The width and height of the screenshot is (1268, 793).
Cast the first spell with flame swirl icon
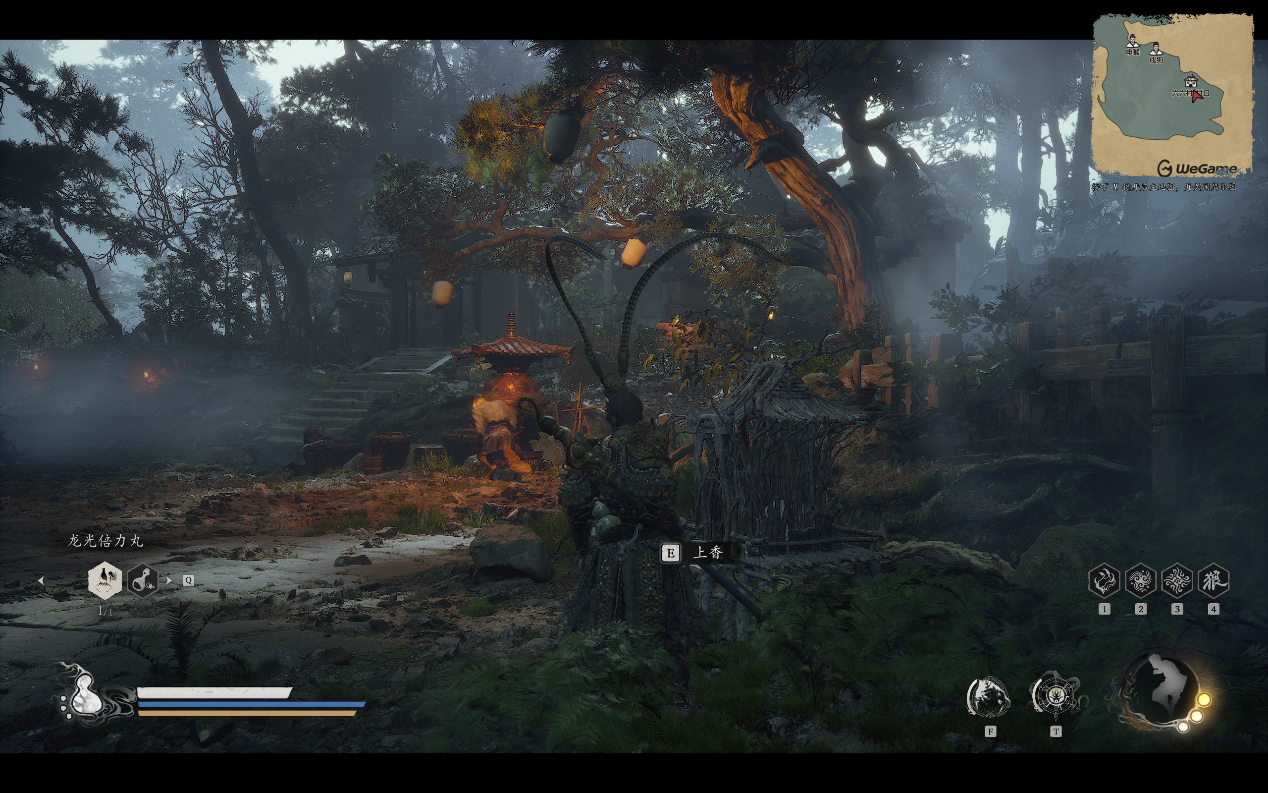pos(1104,581)
